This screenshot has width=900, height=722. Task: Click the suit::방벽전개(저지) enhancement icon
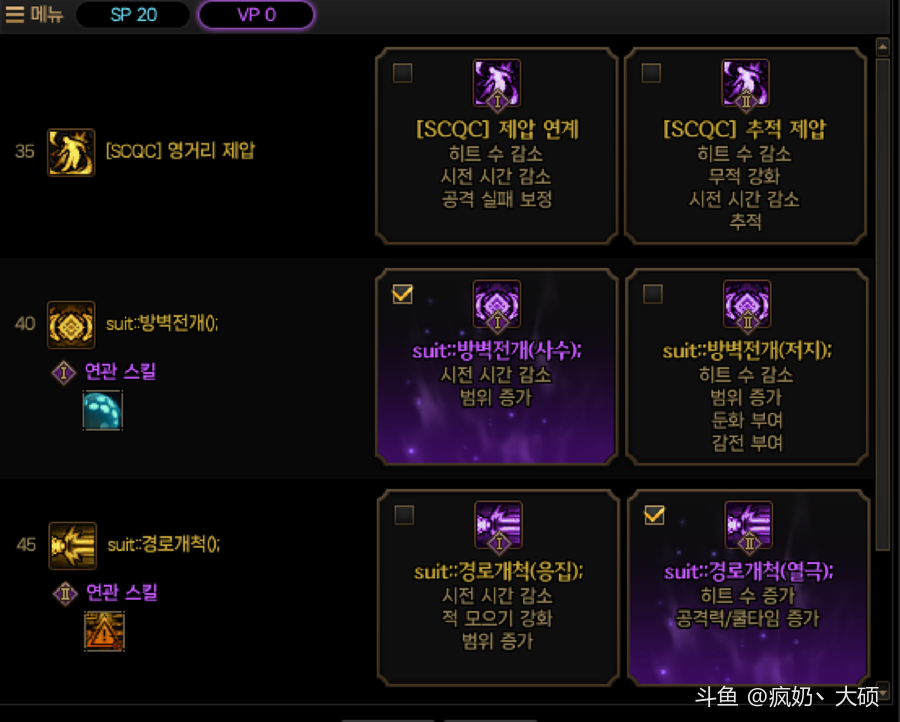747,305
